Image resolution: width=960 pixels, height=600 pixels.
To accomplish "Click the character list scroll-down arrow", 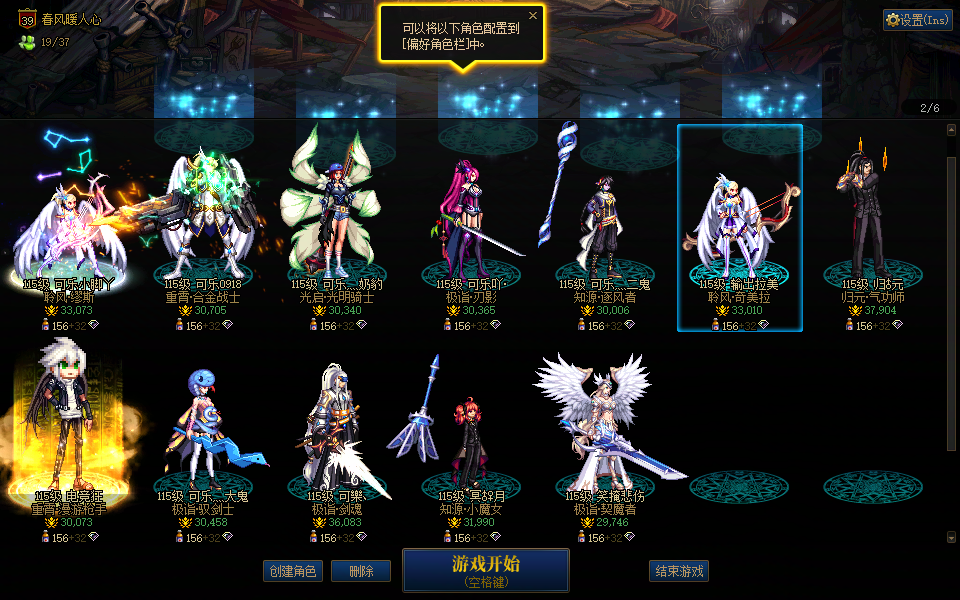I will pyautogui.click(x=950, y=537).
